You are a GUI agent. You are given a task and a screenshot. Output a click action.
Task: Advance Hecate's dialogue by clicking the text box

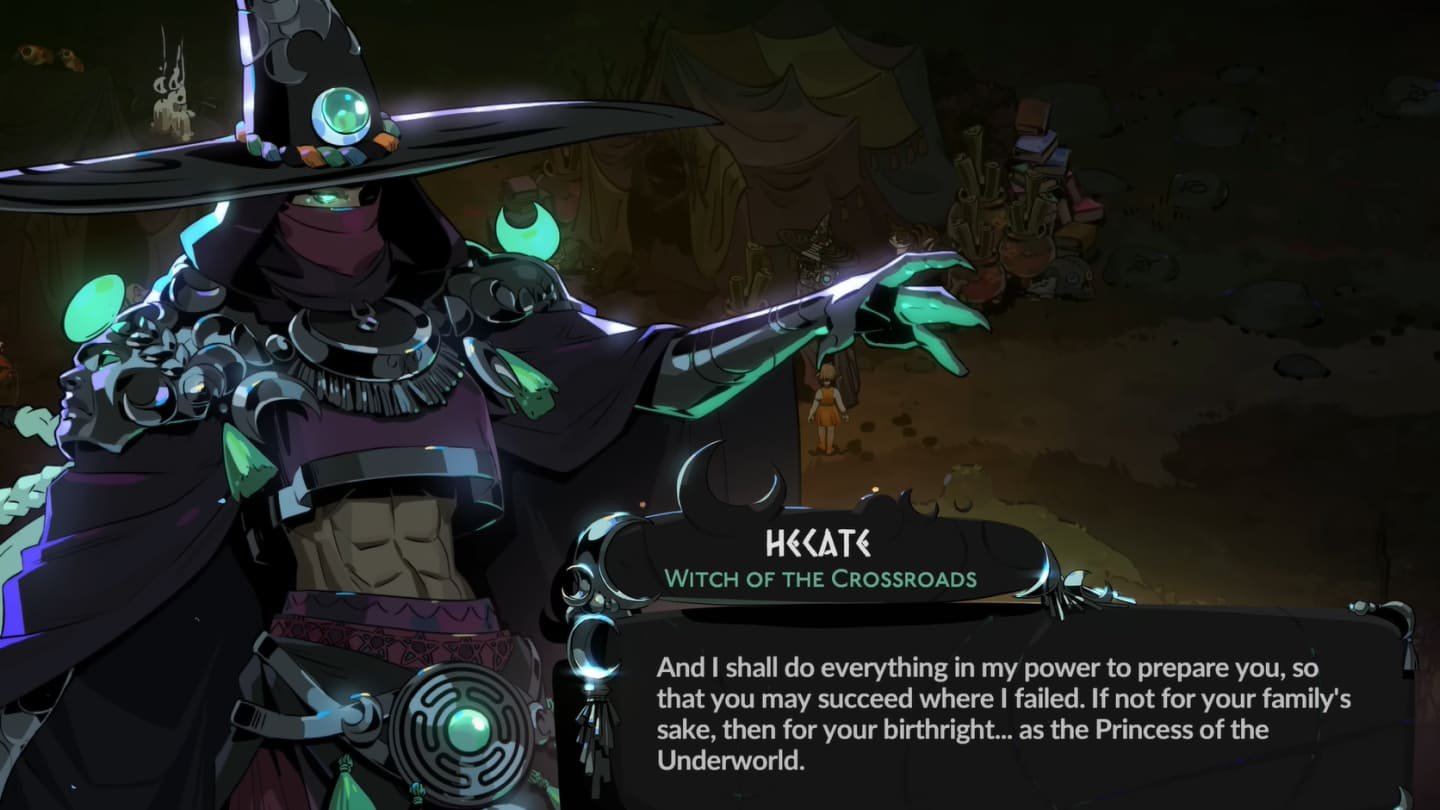(x=1004, y=712)
